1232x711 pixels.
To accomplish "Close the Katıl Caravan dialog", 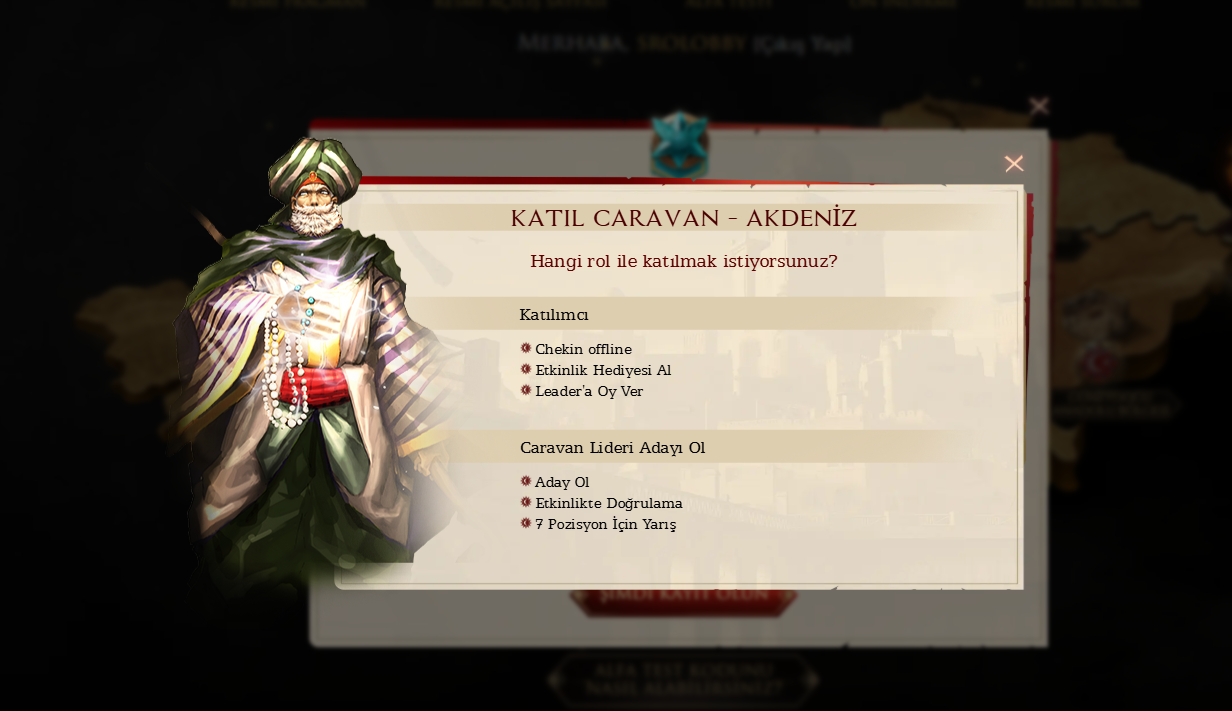I will click(1013, 164).
